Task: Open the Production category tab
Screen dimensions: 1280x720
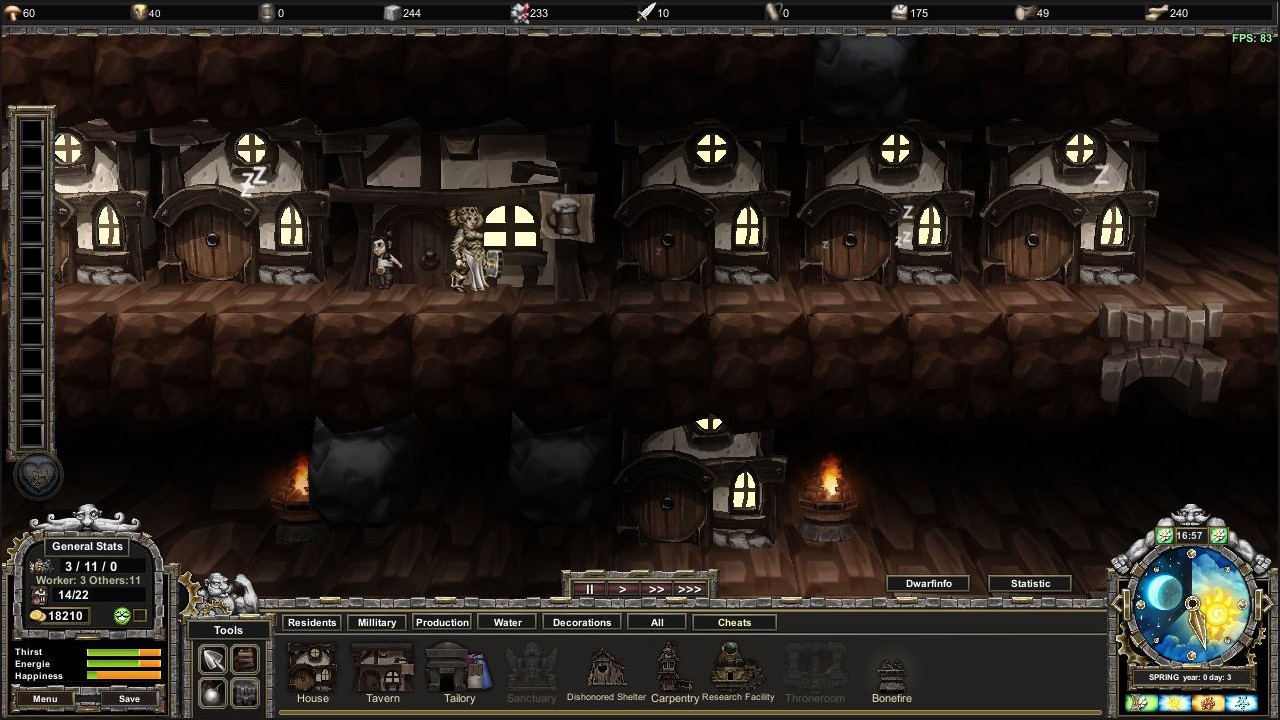Action: 442,621
